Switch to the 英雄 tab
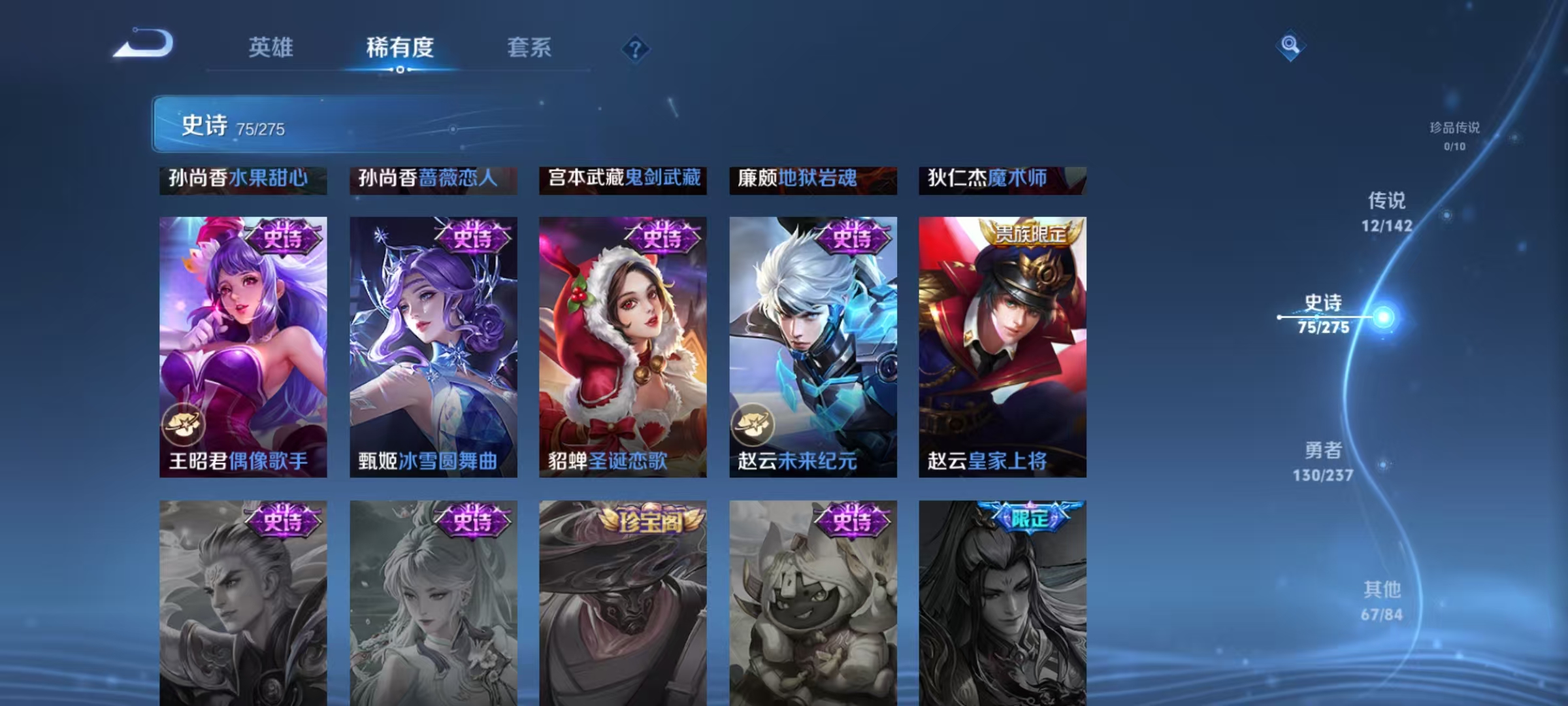The height and width of the screenshot is (706, 1568). coord(272,47)
